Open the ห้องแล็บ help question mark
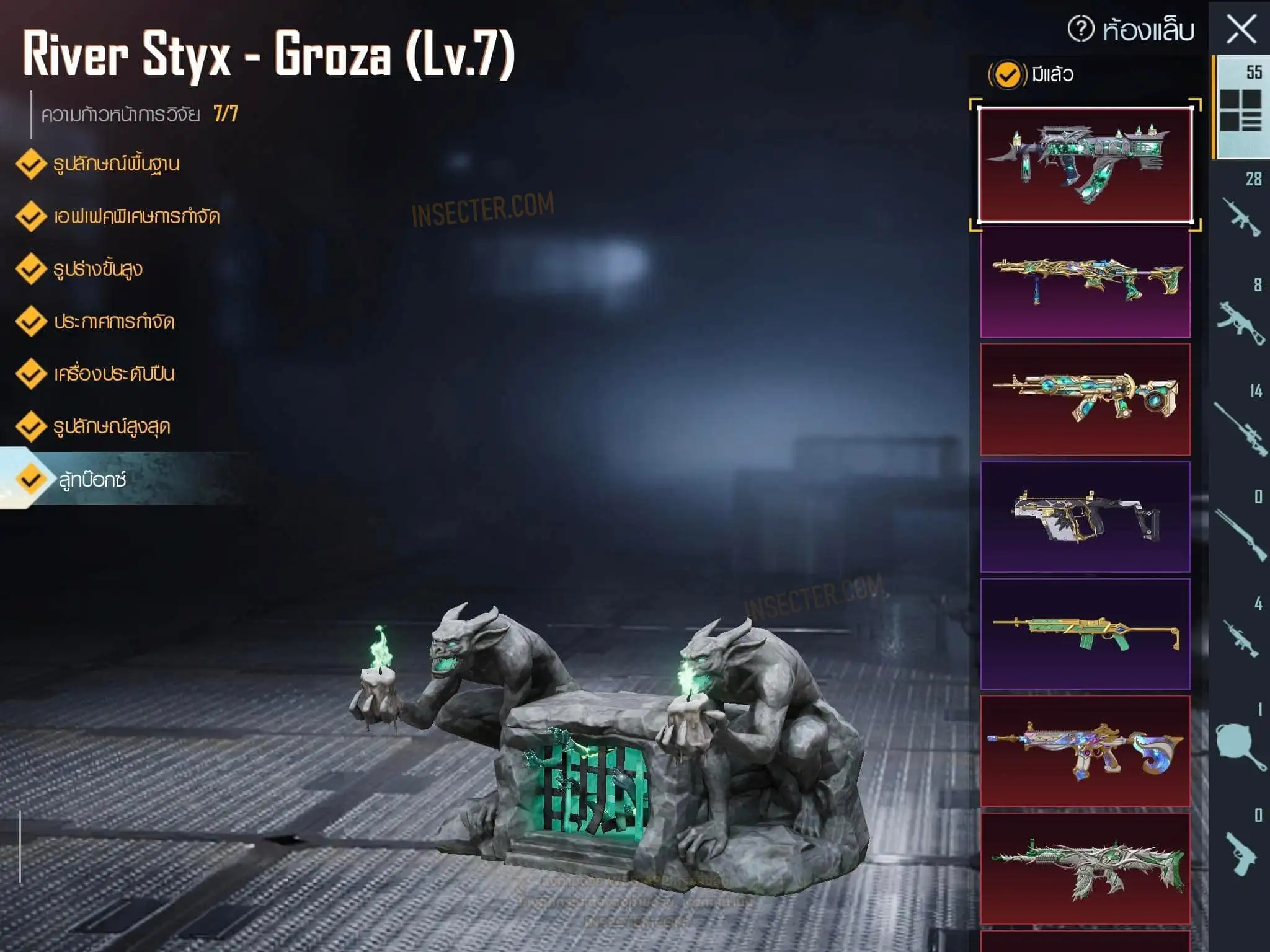This screenshot has width=1270, height=952. click(x=1080, y=30)
